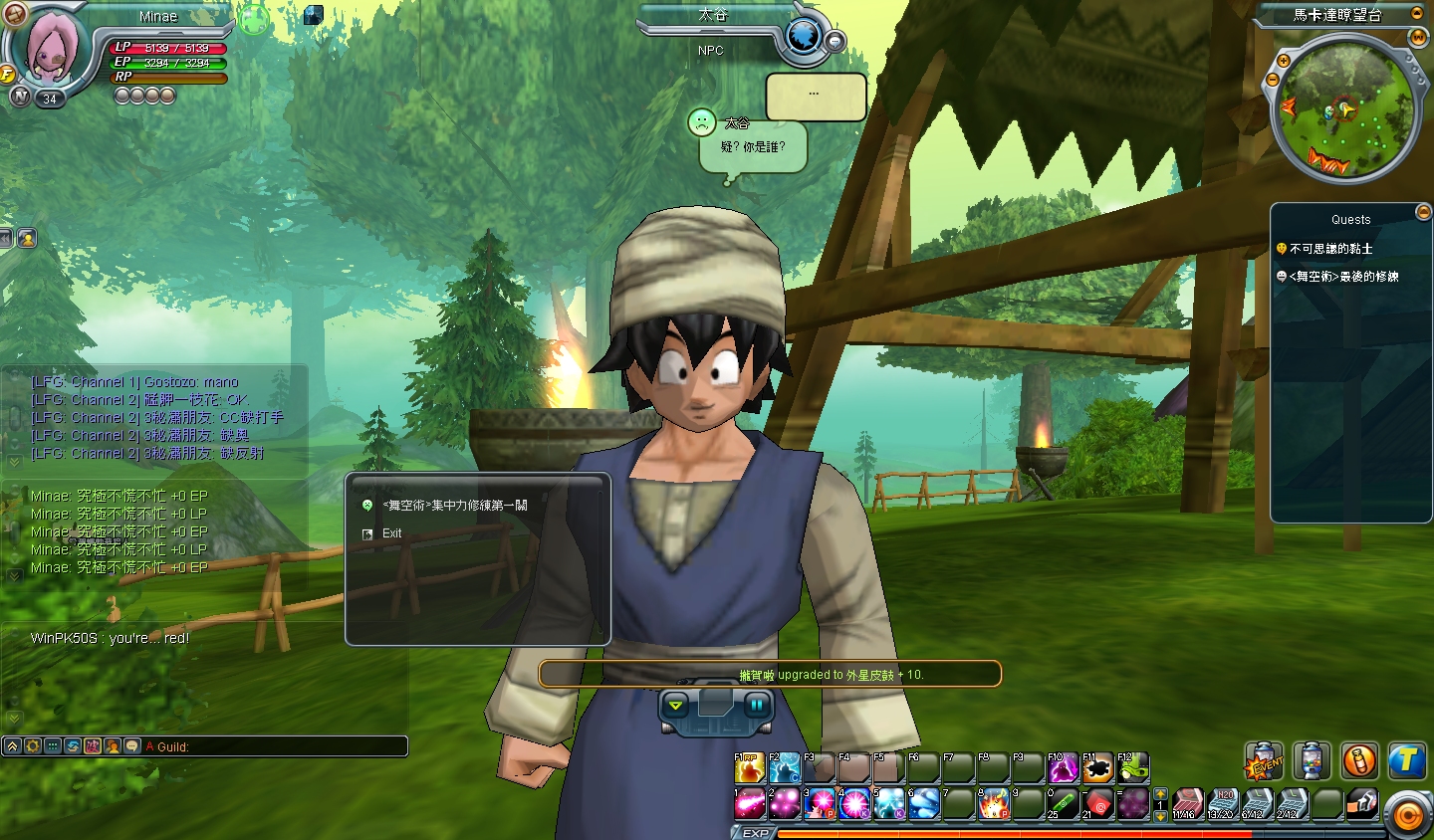Click the orange scouter dial in bottom-right corner
Image resolution: width=1434 pixels, height=840 pixels.
[1406, 816]
